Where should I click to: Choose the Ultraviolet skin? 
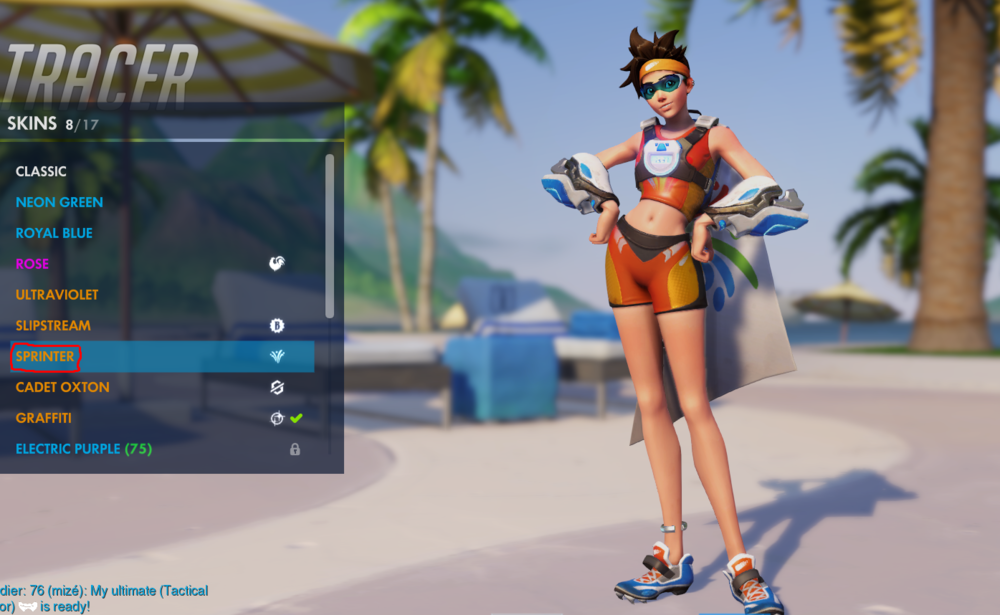(x=57, y=295)
